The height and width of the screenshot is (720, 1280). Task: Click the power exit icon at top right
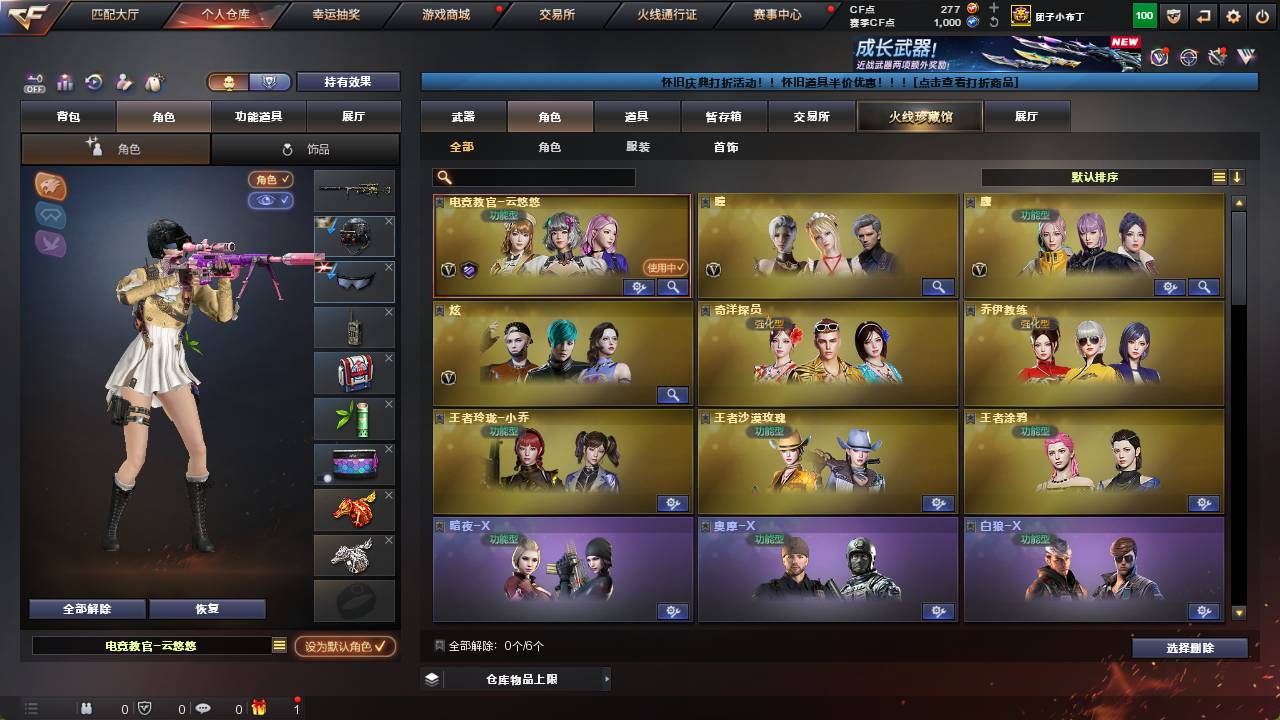click(x=1262, y=15)
